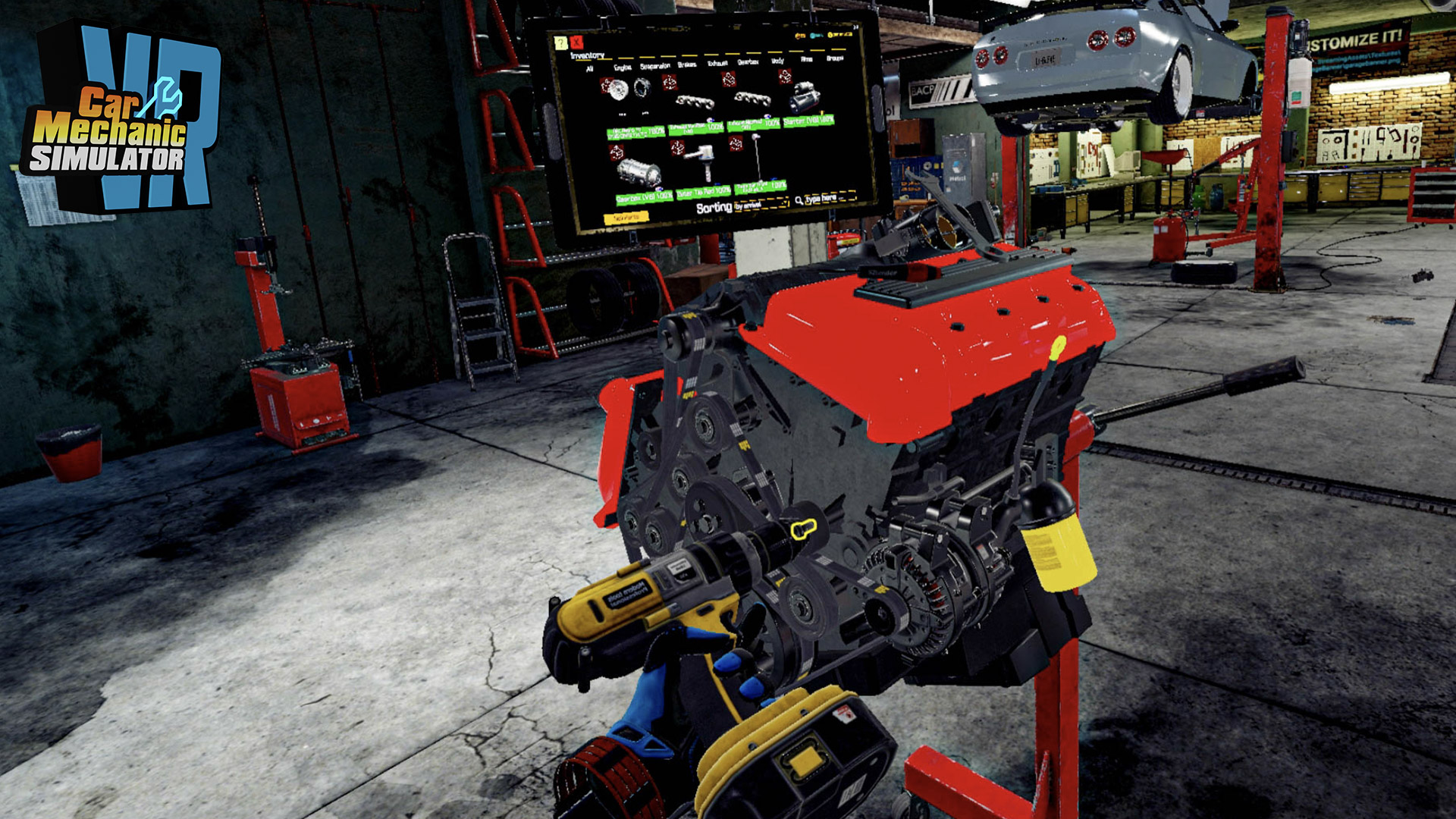Show the All parts category
The width and height of the screenshot is (1456, 819).
590,69
